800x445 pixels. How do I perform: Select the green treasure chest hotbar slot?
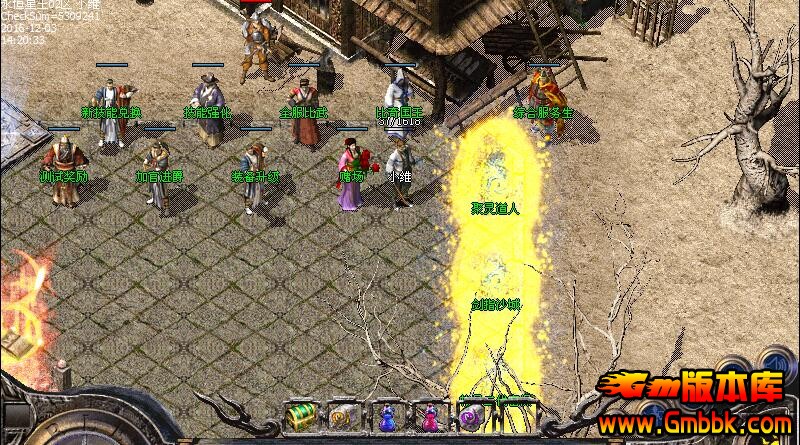pos(299,414)
